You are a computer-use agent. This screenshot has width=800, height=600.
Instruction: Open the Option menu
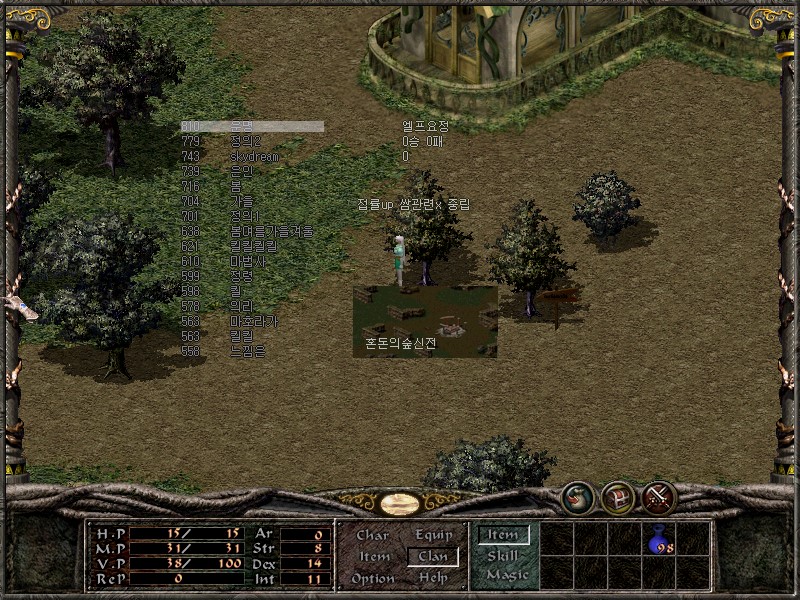click(x=373, y=578)
